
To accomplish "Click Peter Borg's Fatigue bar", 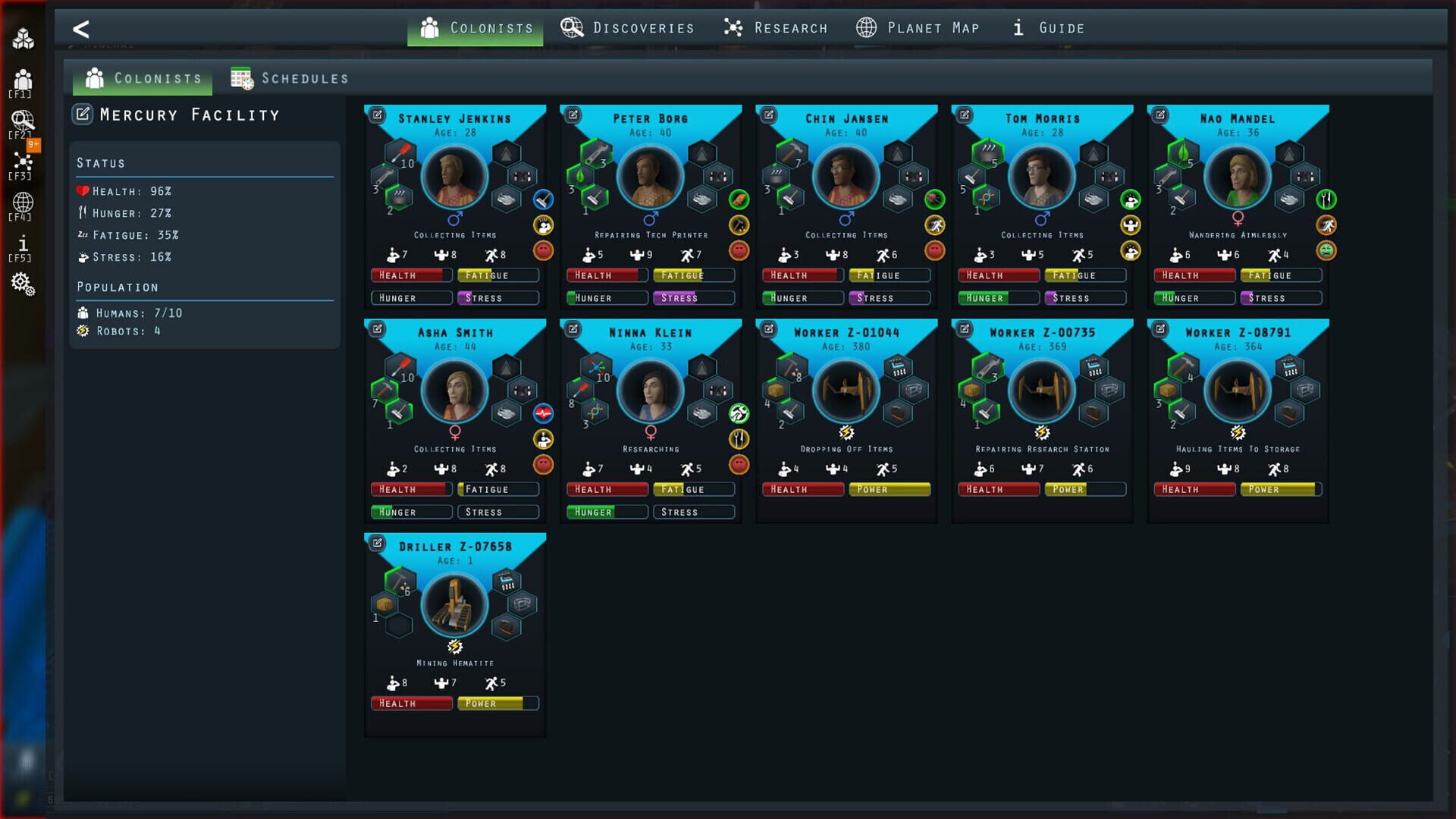I will [x=694, y=275].
